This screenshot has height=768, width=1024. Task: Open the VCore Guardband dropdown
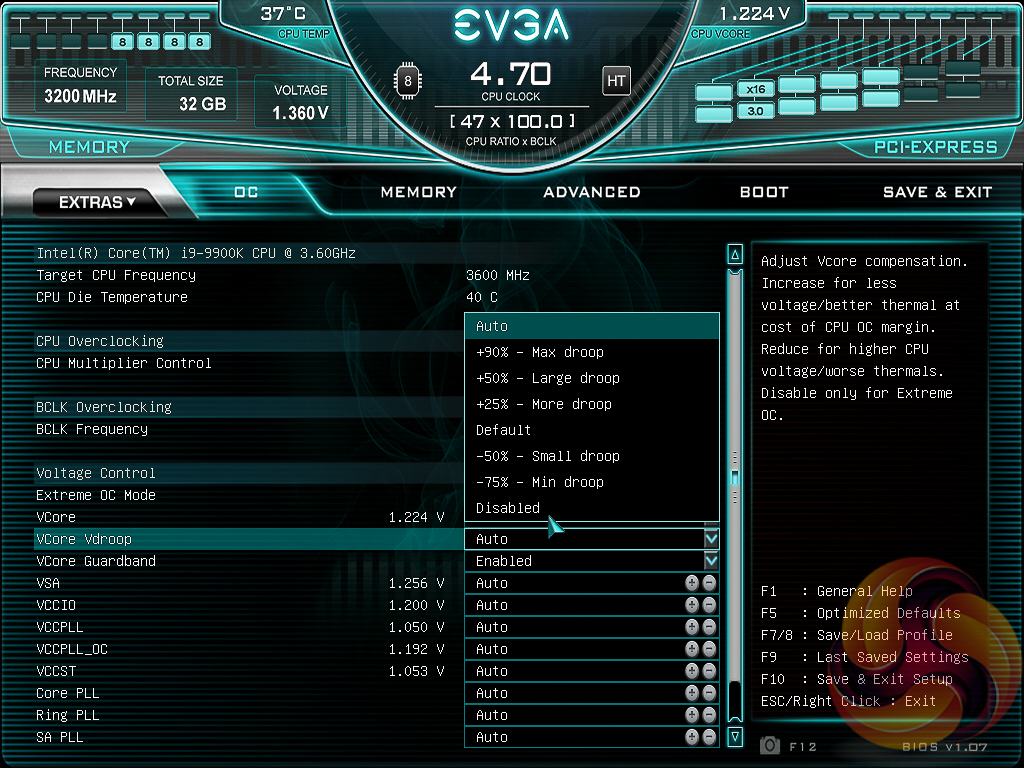(x=711, y=561)
